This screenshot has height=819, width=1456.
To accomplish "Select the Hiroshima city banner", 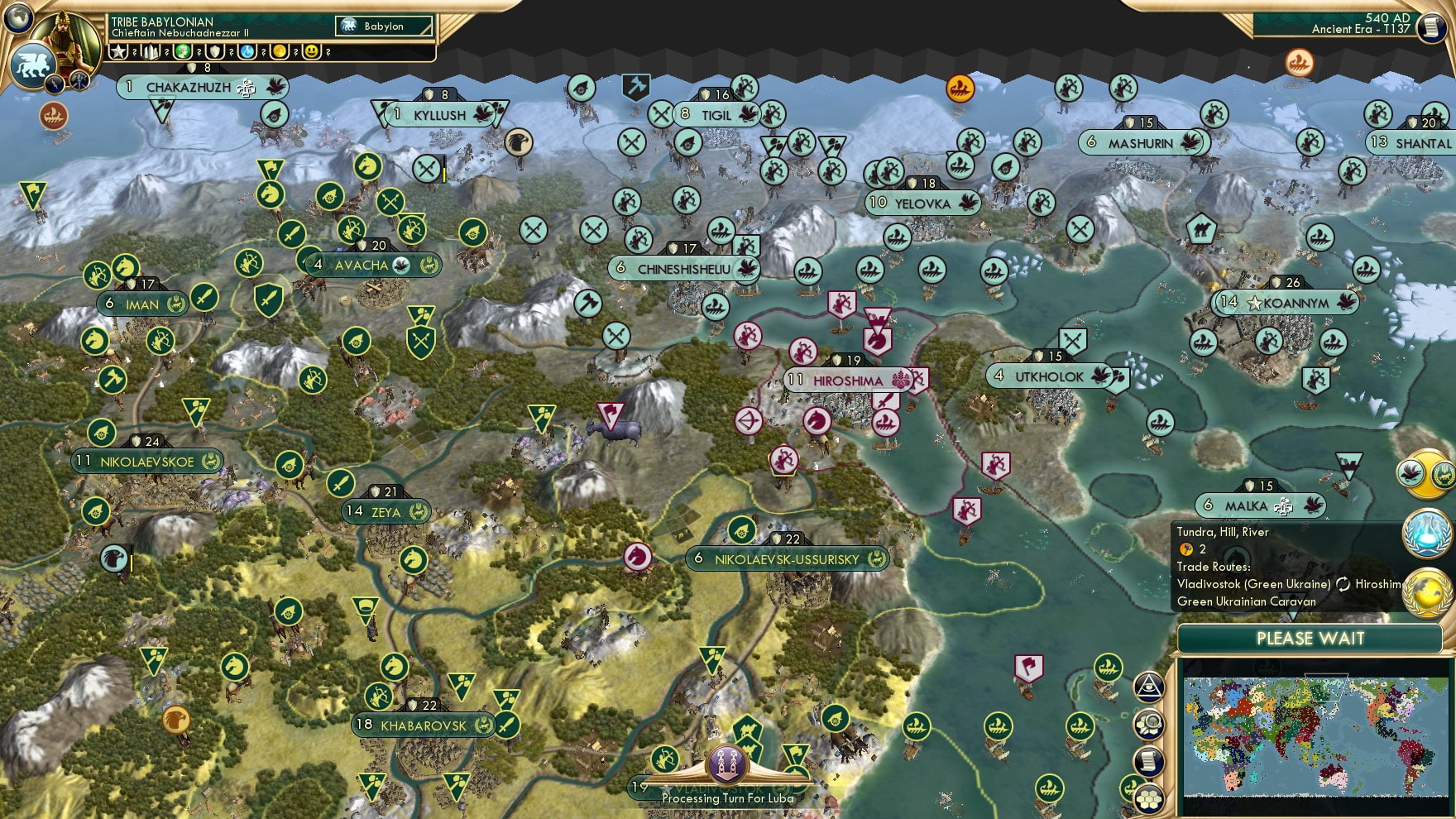I will pyautogui.click(x=846, y=381).
